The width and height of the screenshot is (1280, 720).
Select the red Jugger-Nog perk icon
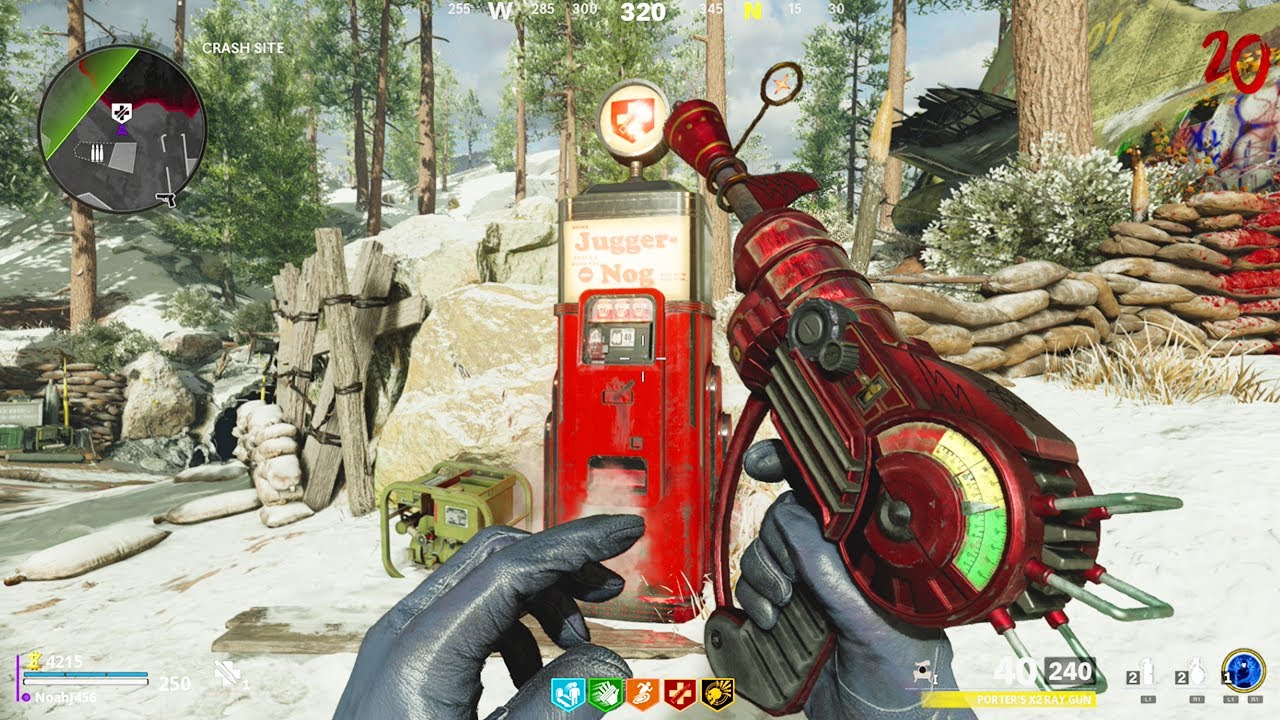click(680, 693)
